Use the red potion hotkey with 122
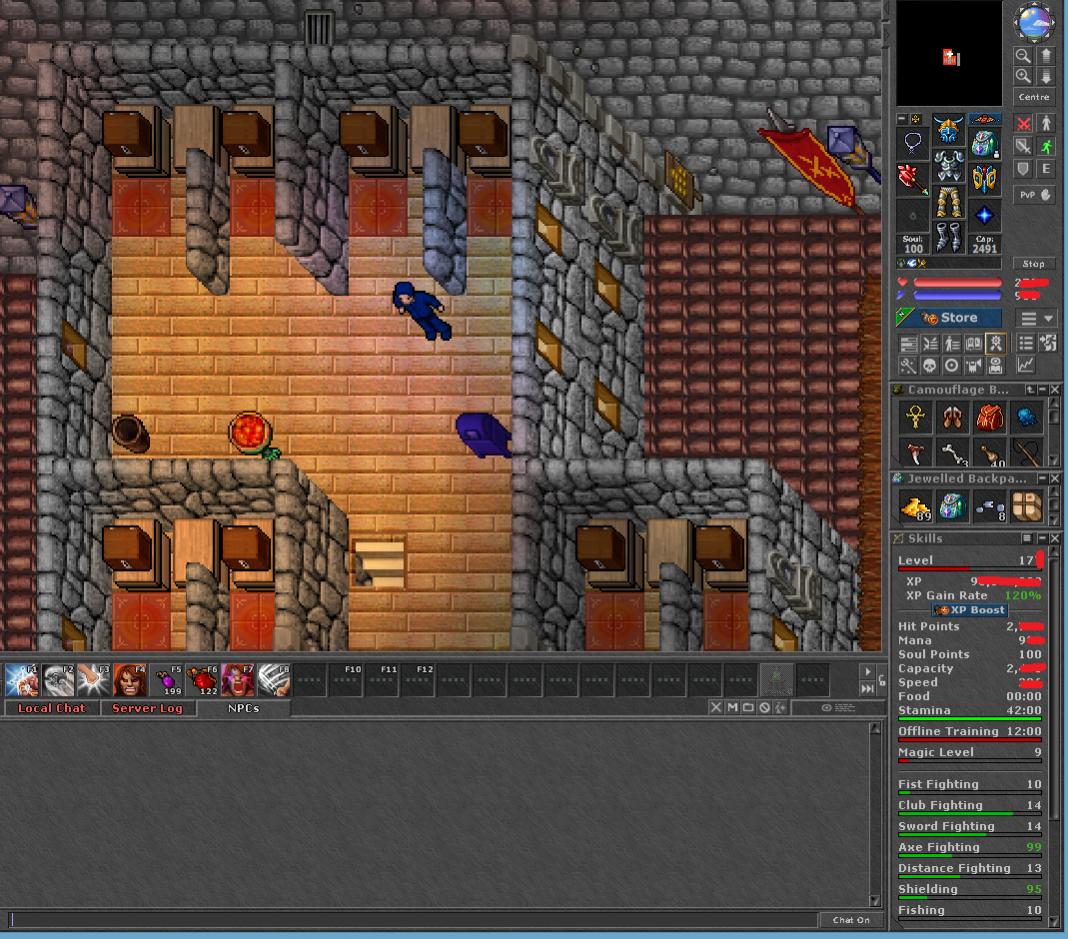Image resolution: width=1068 pixels, height=939 pixels. pyautogui.click(x=202, y=680)
